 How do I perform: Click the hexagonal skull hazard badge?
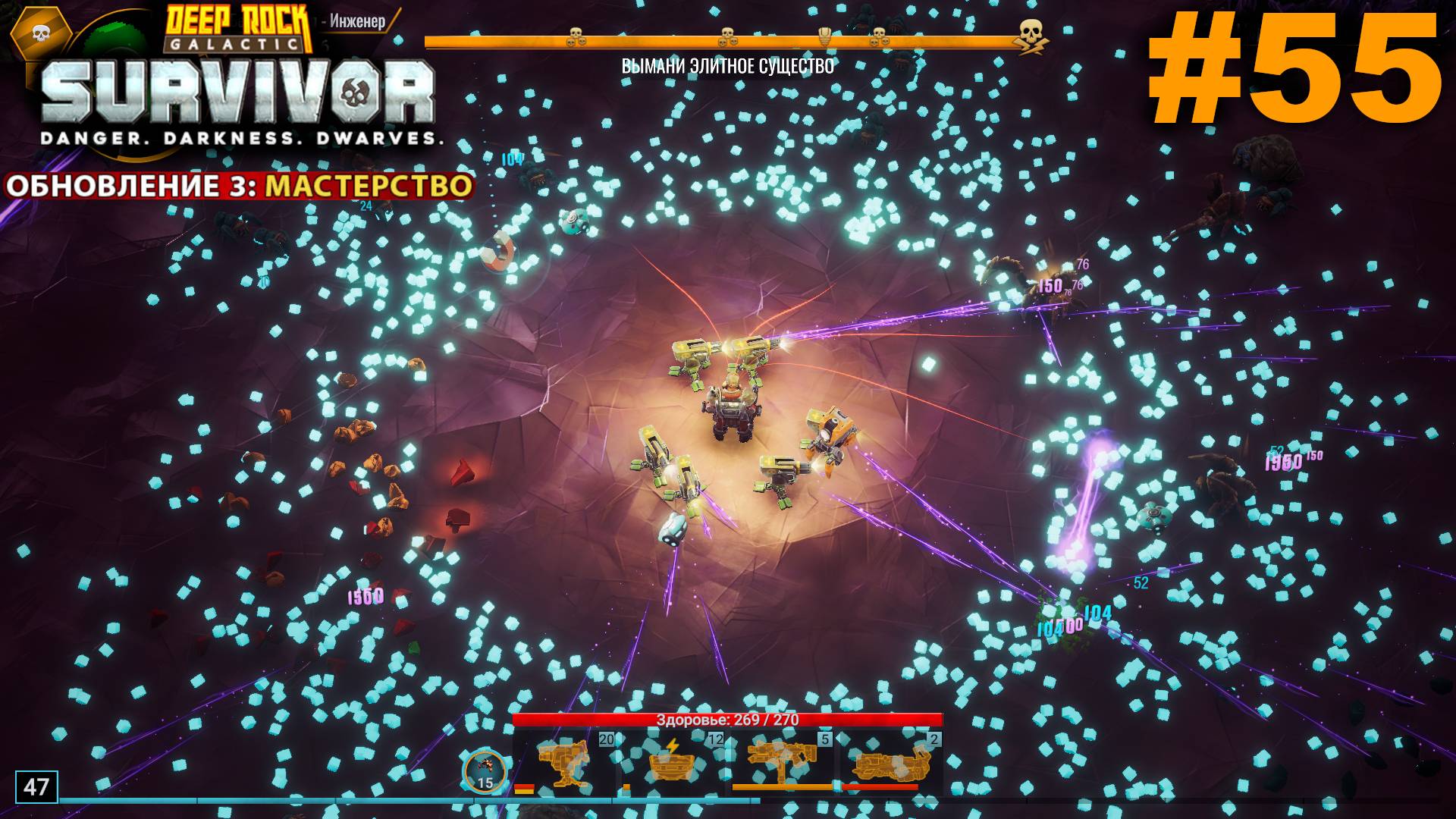point(41,33)
